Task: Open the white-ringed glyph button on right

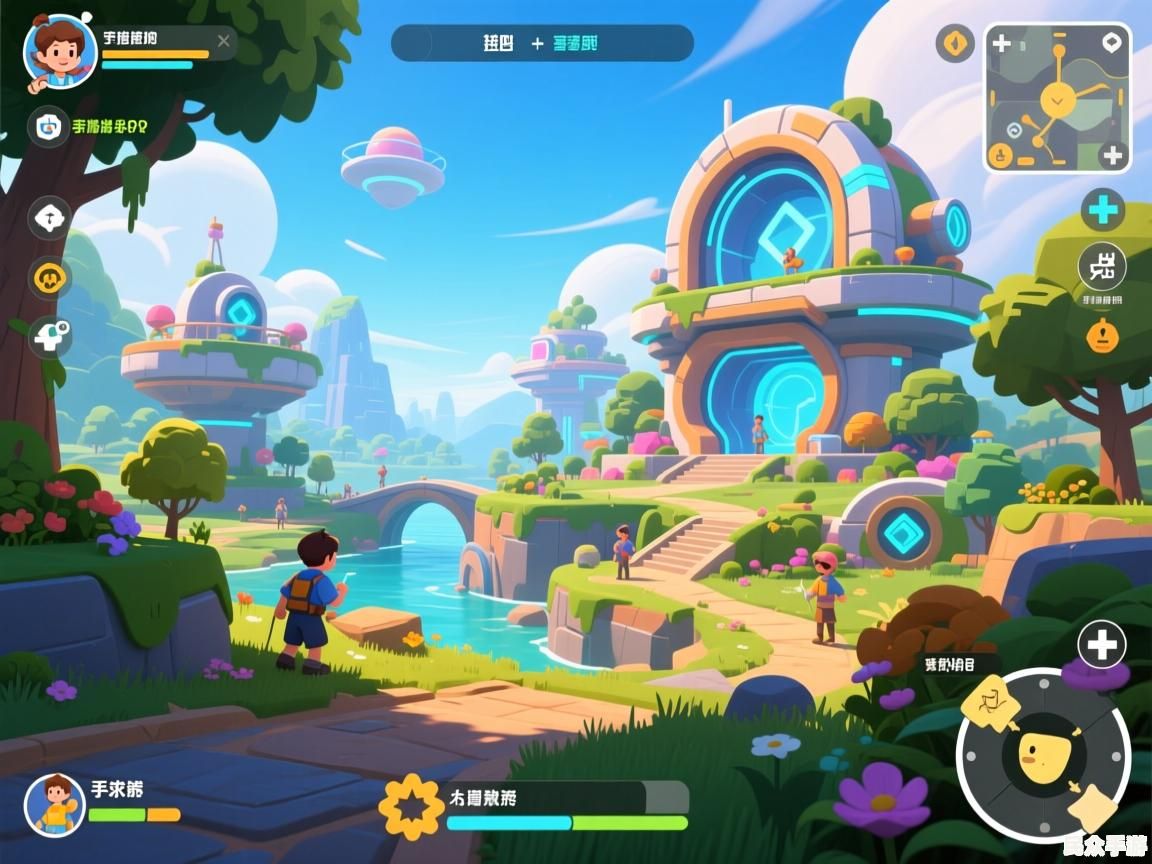Action: [x=1102, y=267]
